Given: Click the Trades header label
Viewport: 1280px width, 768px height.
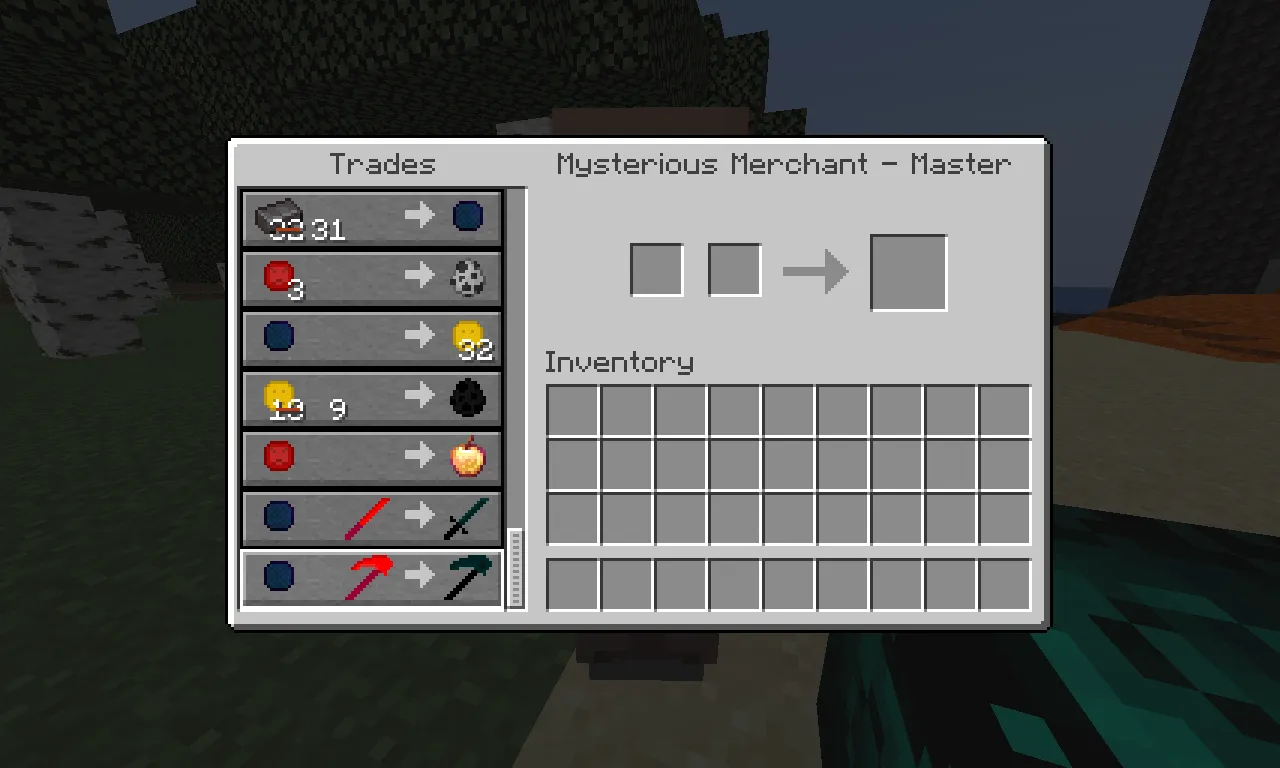Looking at the screenshot, I should coord(383,164).
